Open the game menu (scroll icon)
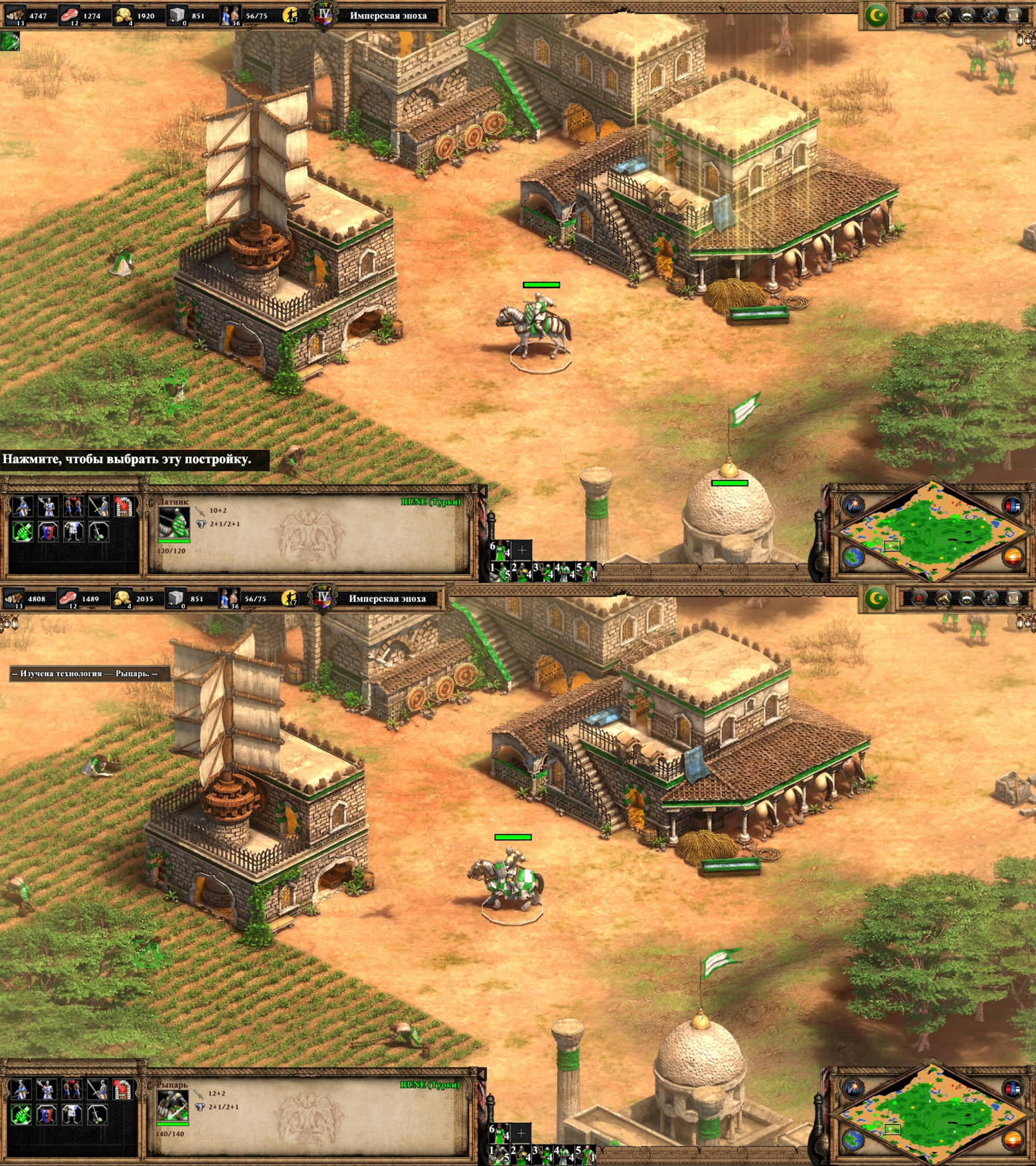Viewport: 1036px width, 1166px height. (1011, 15)
